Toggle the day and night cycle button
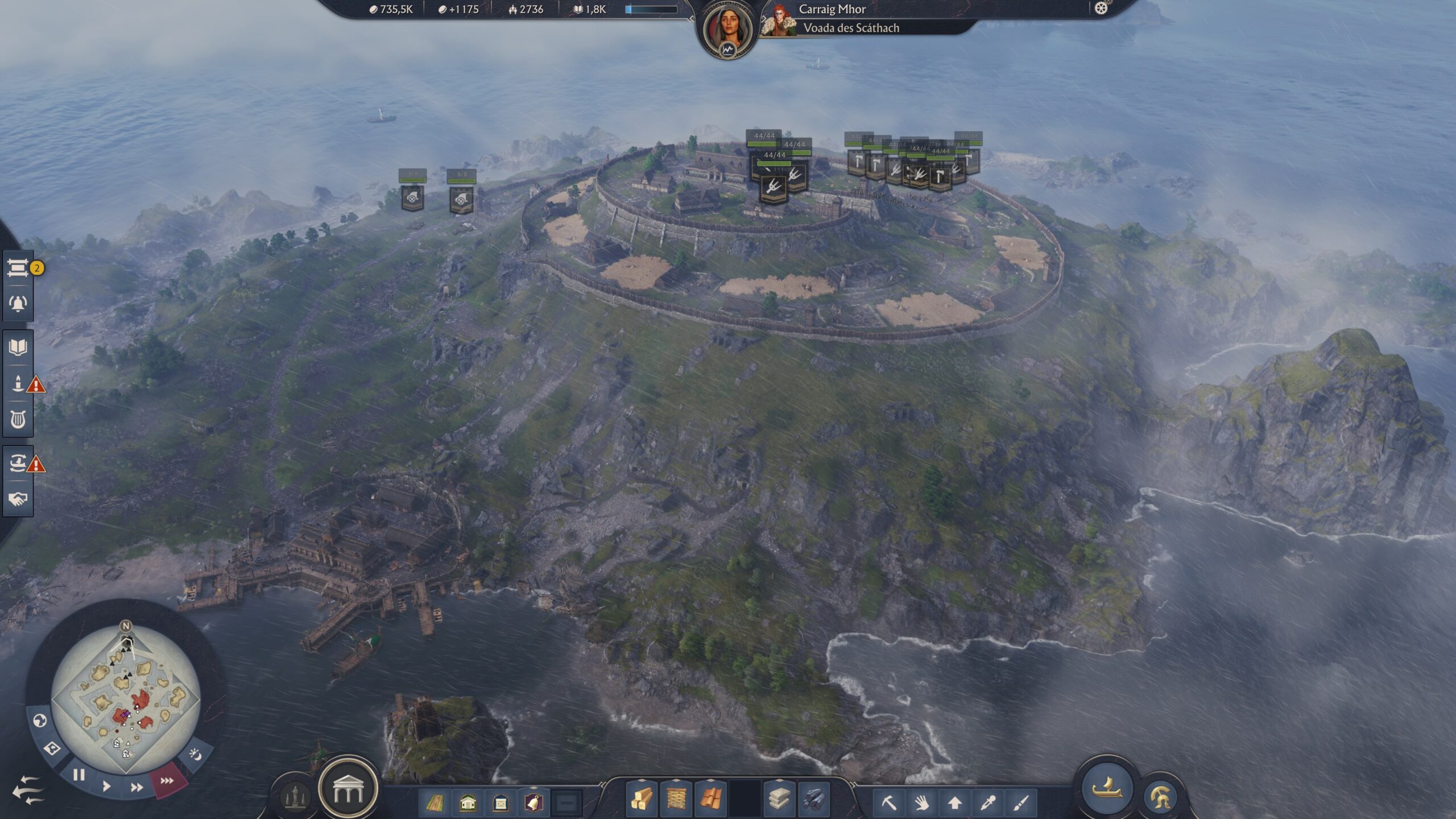 click(195, 755)
